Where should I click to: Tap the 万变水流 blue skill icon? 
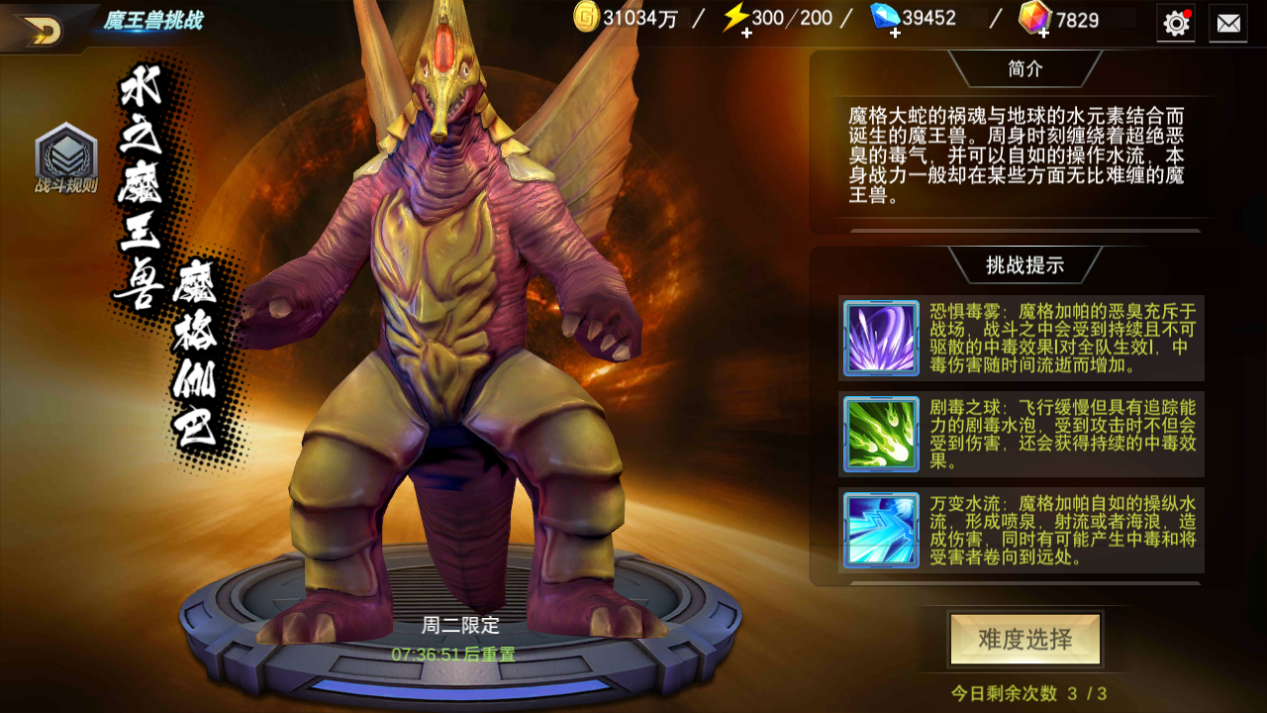click(x=880, y=529)
